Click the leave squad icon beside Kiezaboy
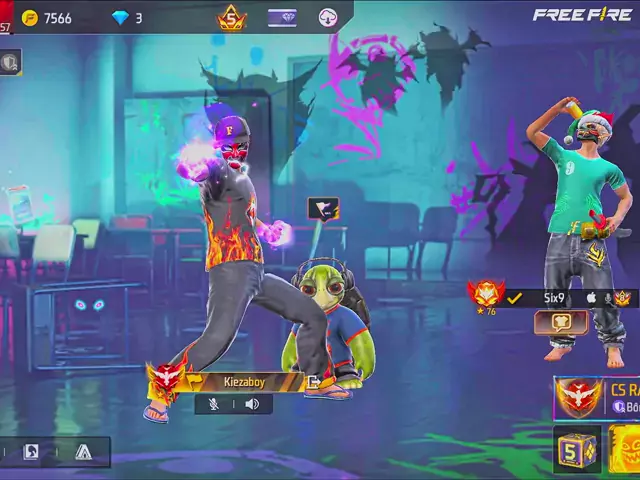640x480 pixels. 314,381
